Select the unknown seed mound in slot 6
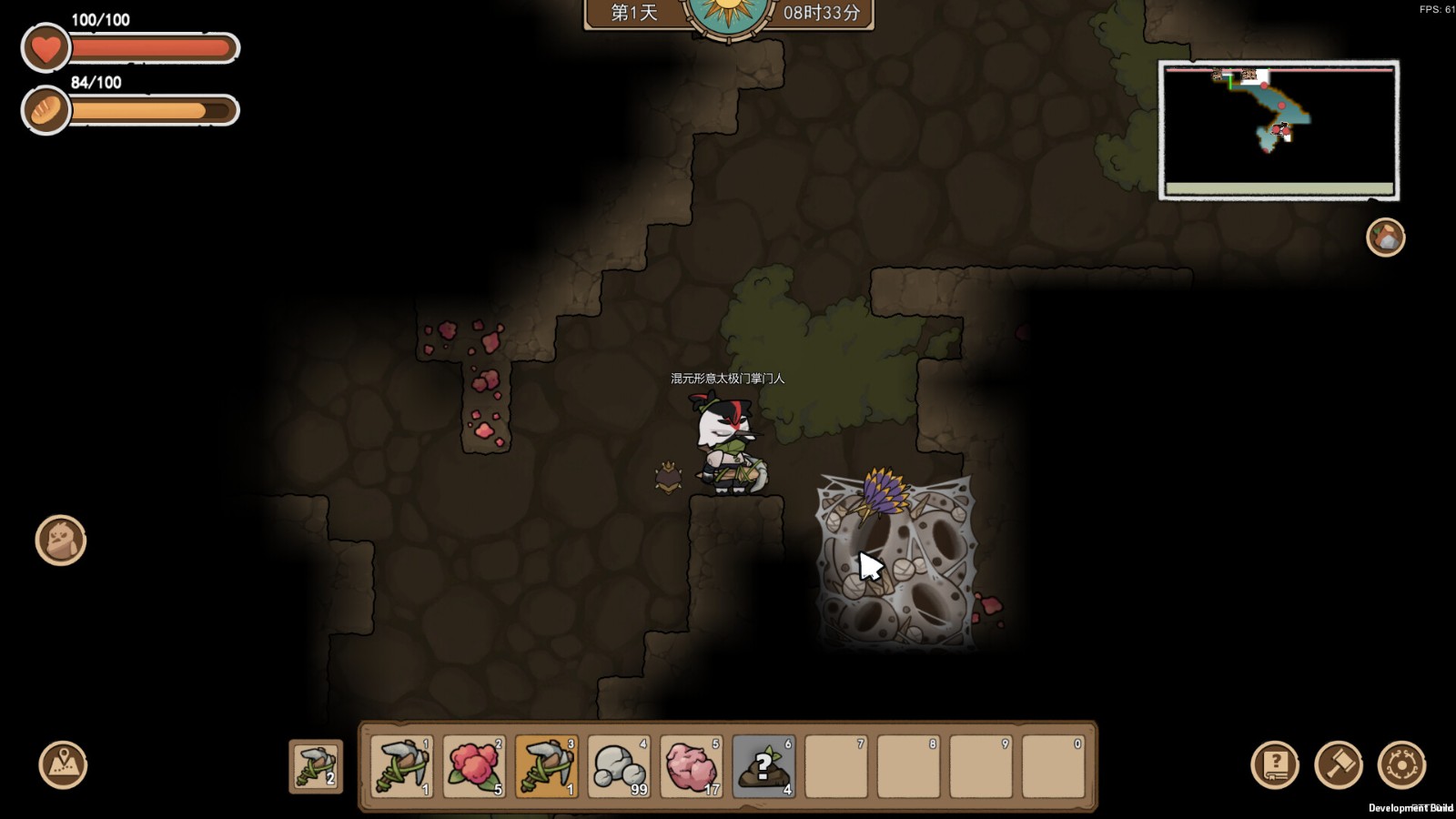The width and height of the screenshot is (1456, 819). (x=763, y=766)
